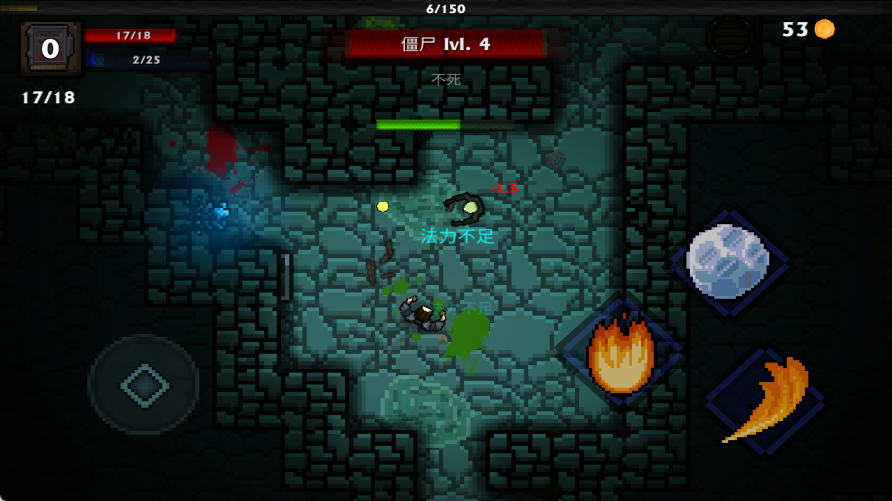Use the orange flame slash attack
This screenshot has width=892, height=501.
[766, 401]
